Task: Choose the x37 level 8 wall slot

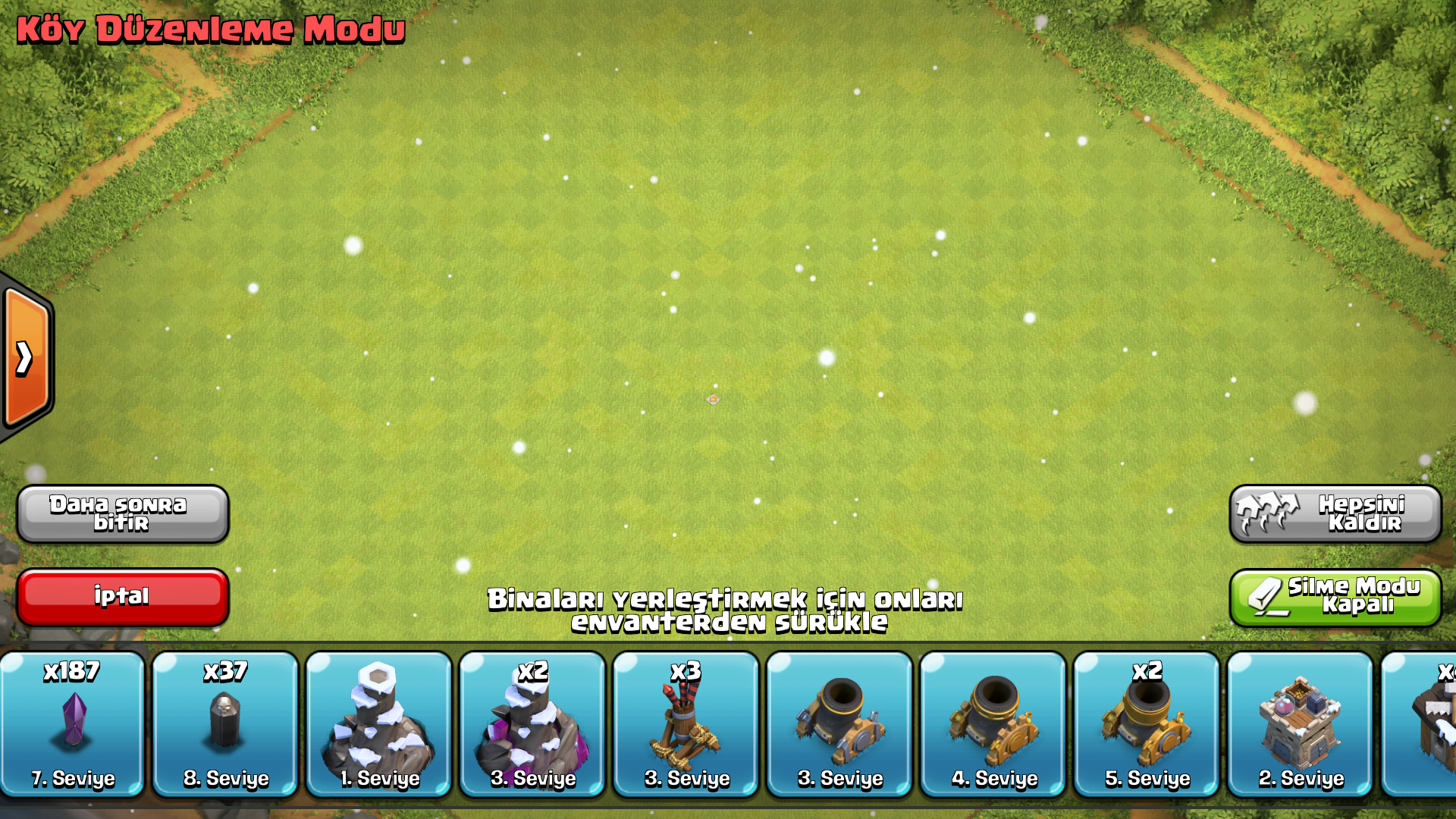Action: click(225, 724)
